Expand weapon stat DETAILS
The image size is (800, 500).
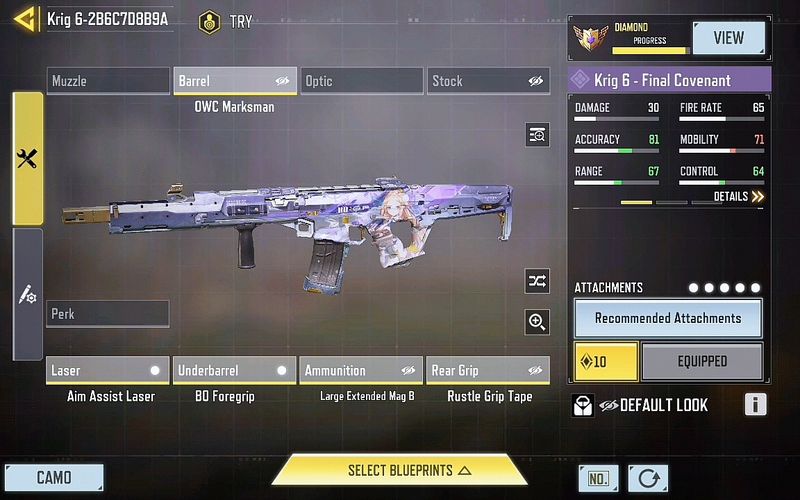click(x=739, y=197)
